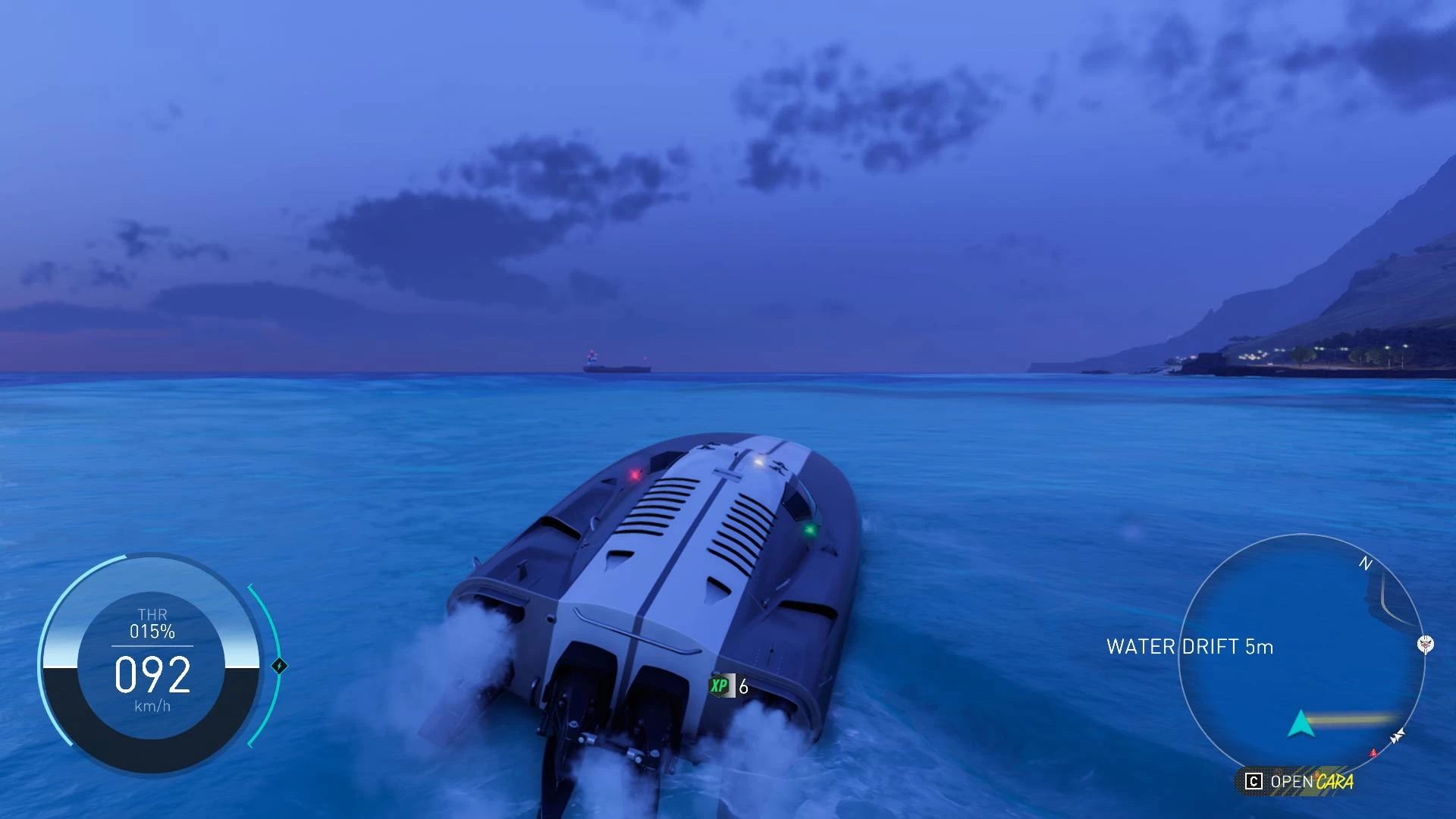
Task: Click the small red marker on the minimap
Action: click(x=1373, y=753)
